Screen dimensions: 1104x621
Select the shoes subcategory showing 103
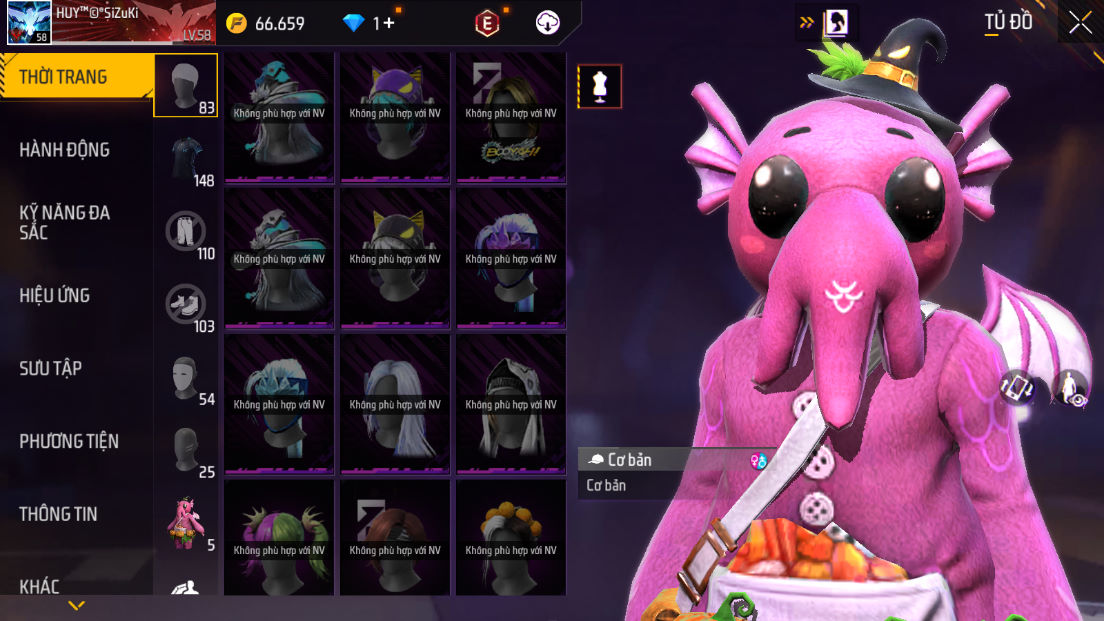[x=186, y=304]
